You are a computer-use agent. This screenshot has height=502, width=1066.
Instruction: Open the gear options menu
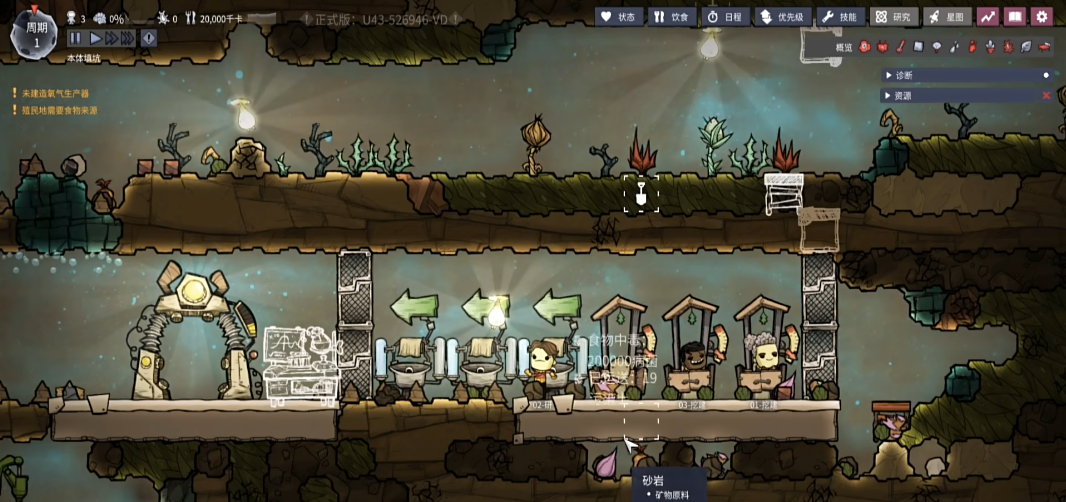coord(1042,17)
